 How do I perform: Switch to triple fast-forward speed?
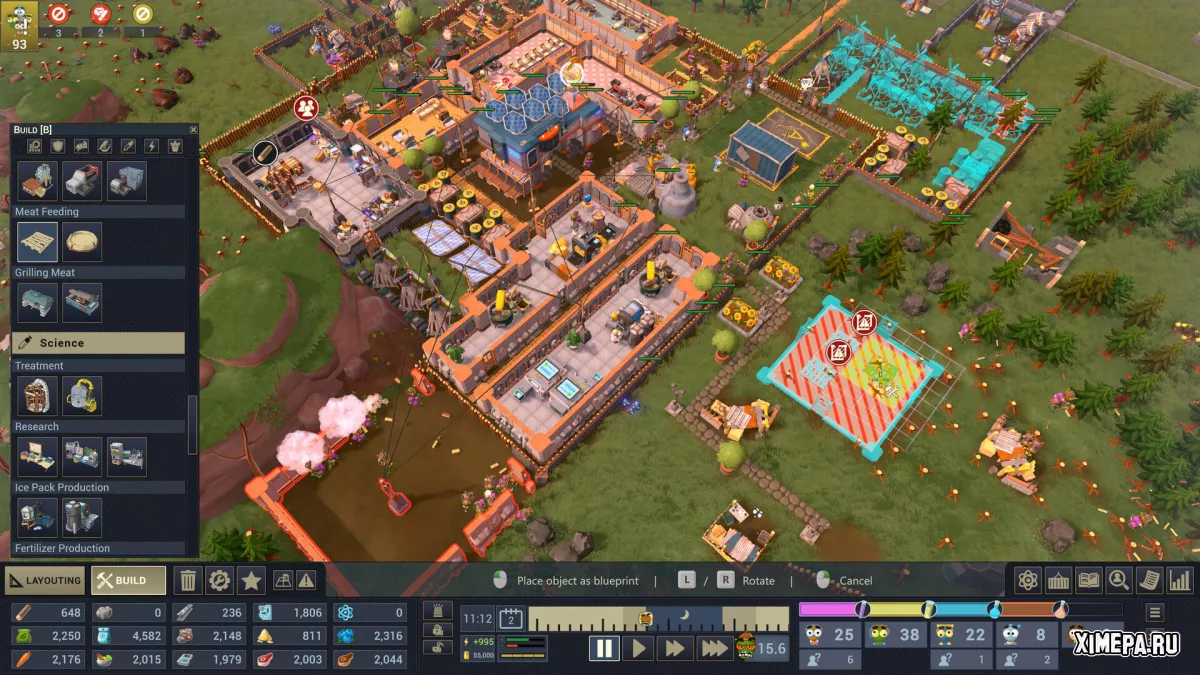(x=714, y=648)
